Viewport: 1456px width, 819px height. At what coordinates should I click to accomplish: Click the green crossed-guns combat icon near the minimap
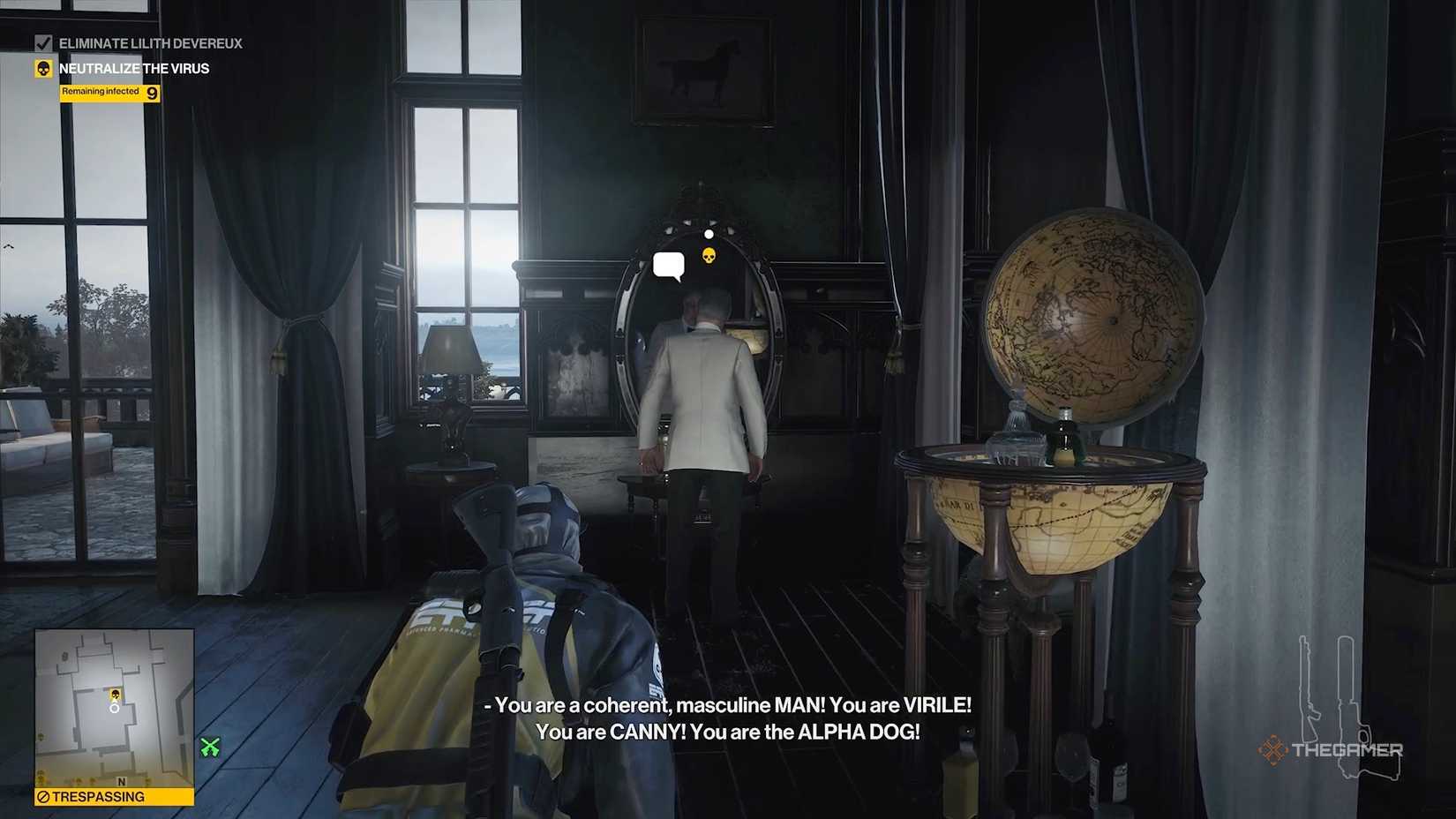[208, 748]
